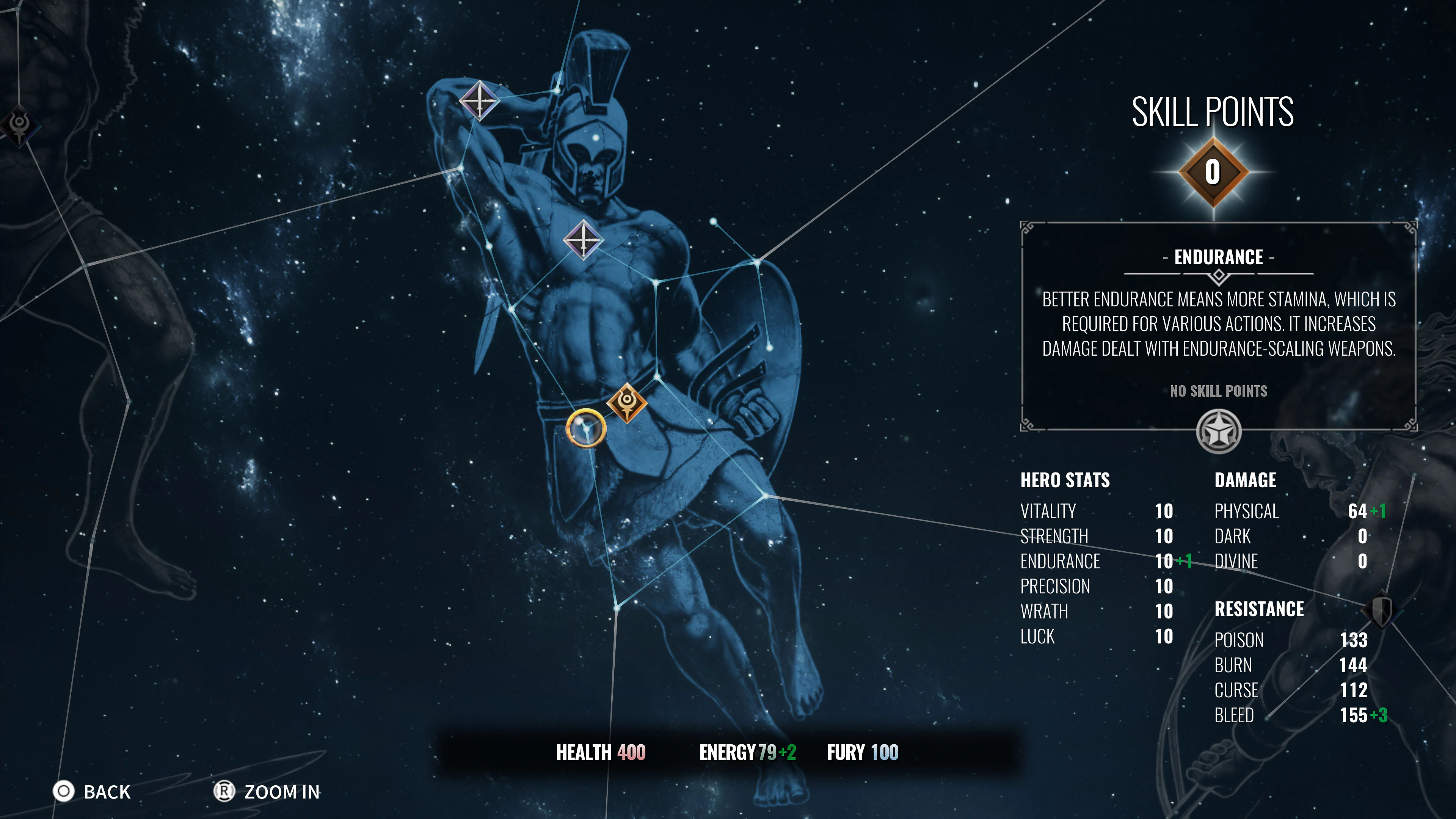
Task: Select the Wrath stat row
Action: click(1043, 611)
